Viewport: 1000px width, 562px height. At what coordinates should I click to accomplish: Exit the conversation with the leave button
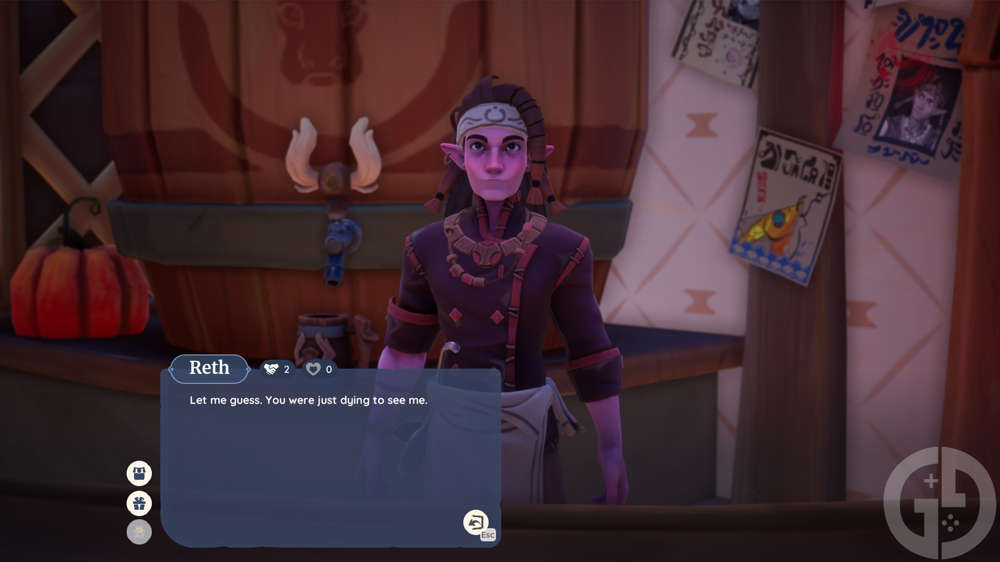coord(476,521)
